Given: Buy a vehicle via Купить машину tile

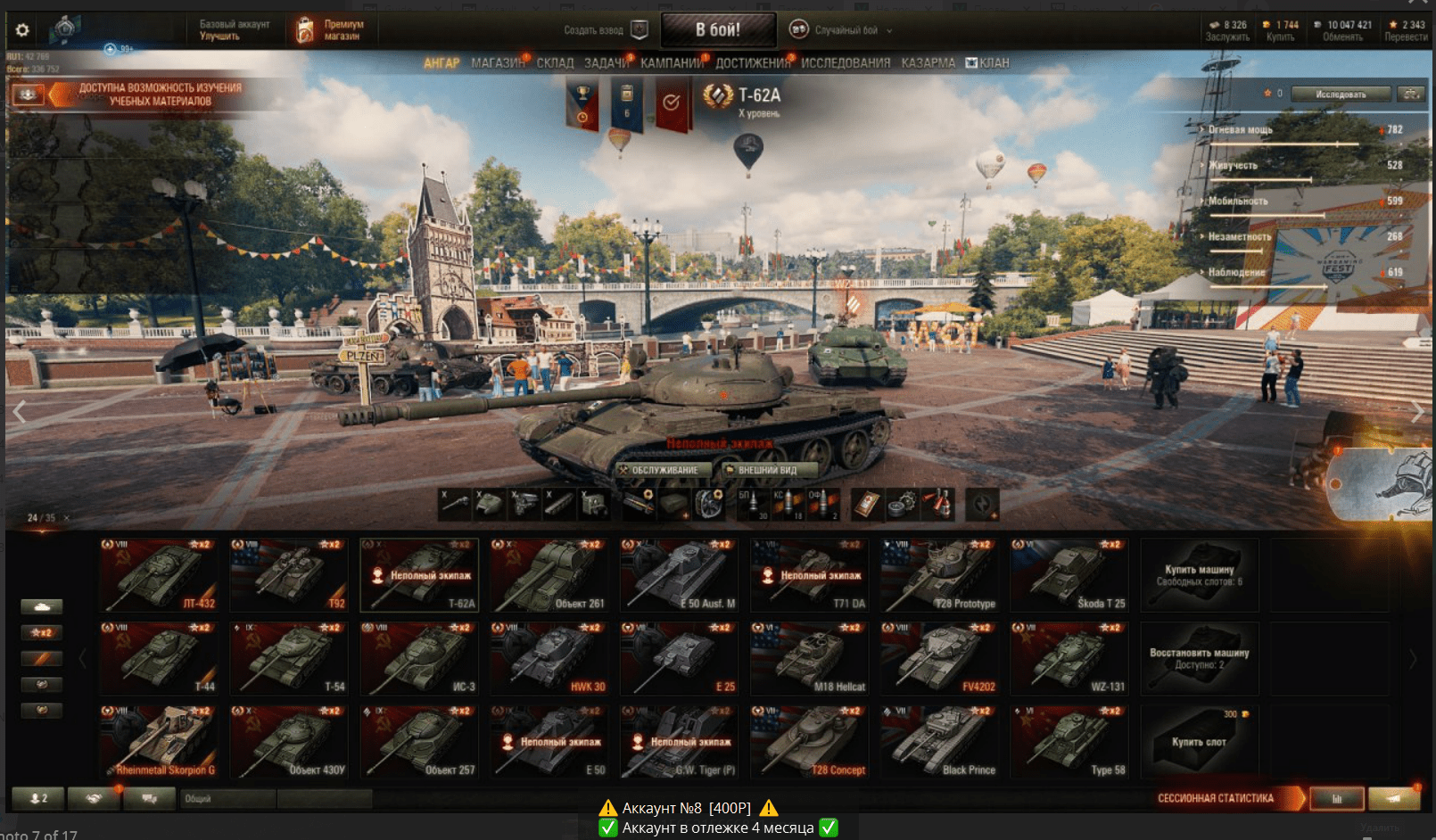Looking at the screenshot, I should 1200,575.
